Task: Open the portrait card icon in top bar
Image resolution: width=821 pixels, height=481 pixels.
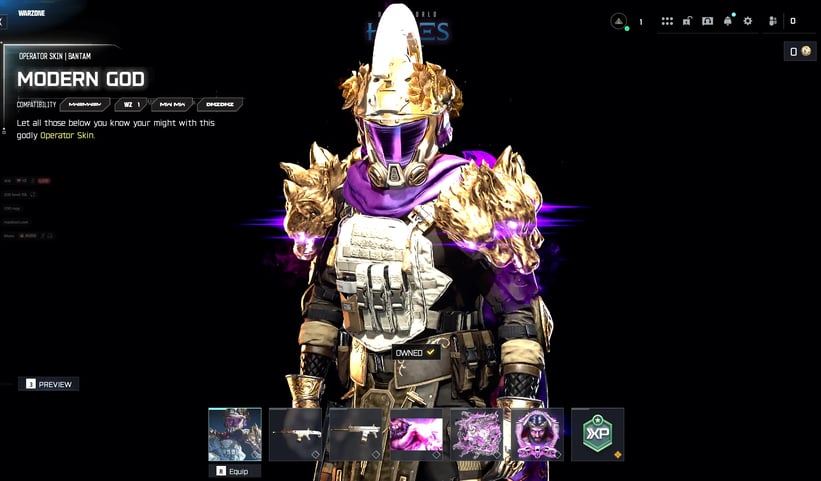Action: coord(707,21)
